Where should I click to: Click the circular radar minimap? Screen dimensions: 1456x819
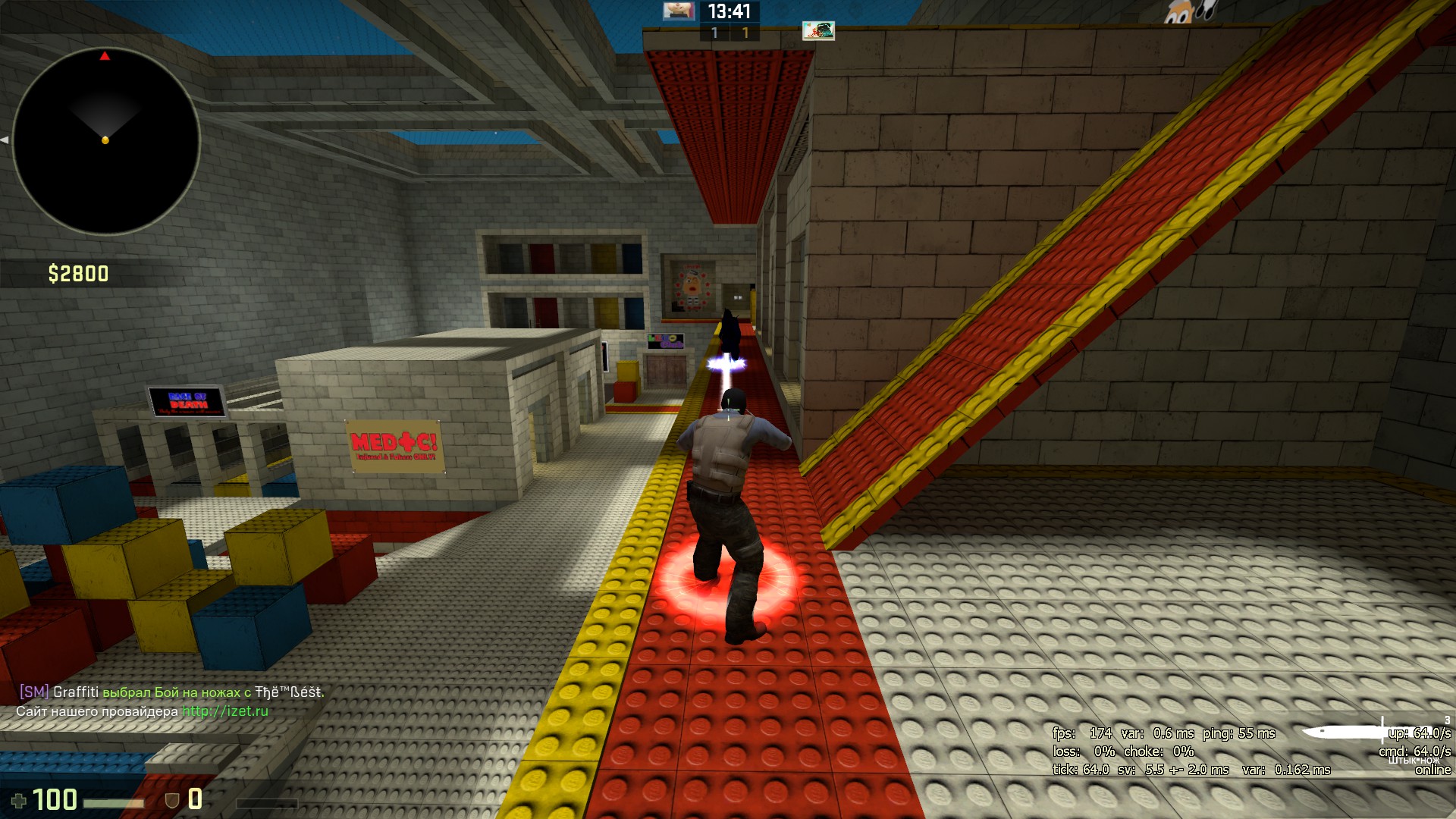click(x=106, y=141)
